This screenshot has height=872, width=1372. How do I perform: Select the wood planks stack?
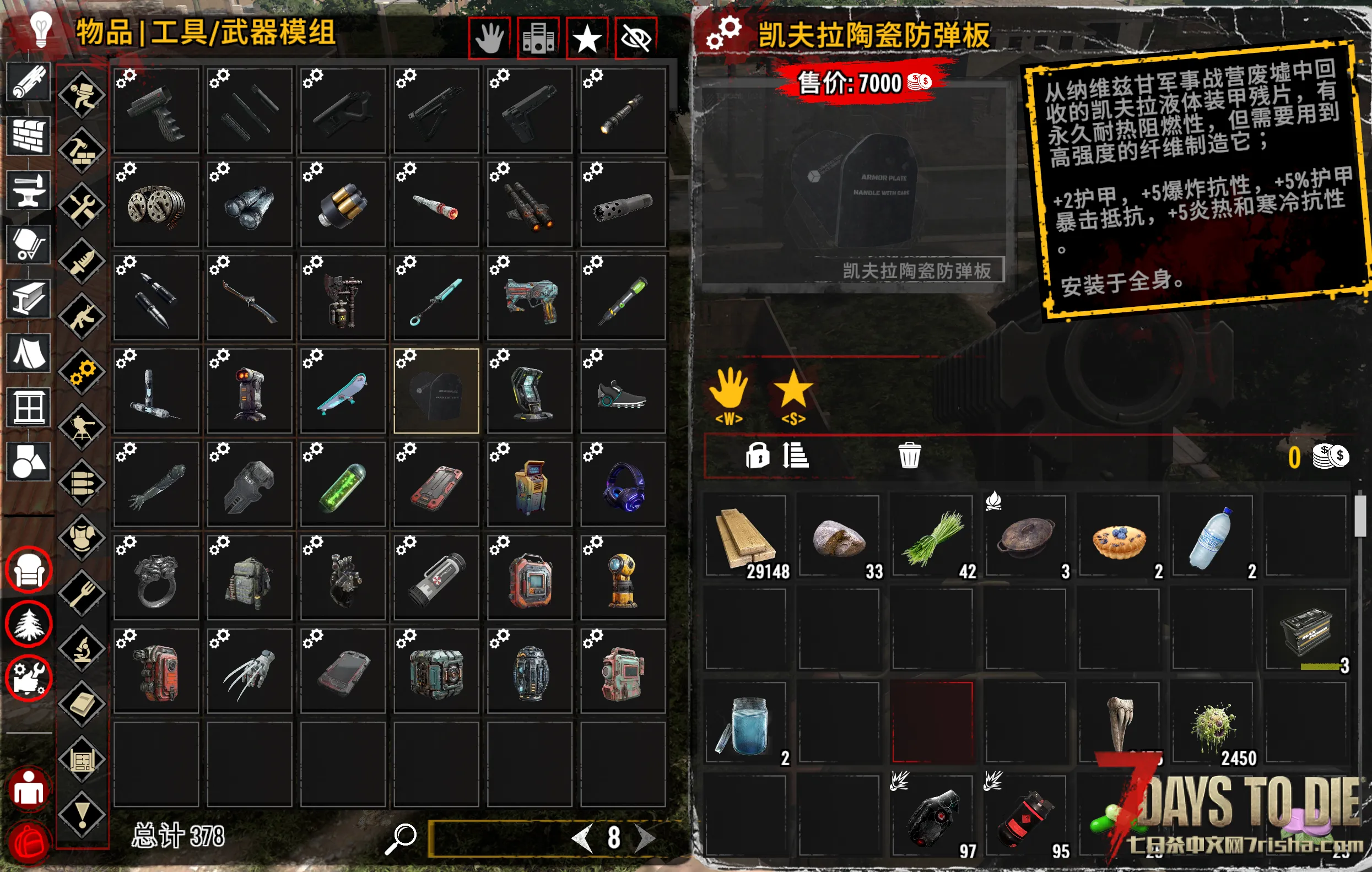pyautogui.click(x=746, y=537)
